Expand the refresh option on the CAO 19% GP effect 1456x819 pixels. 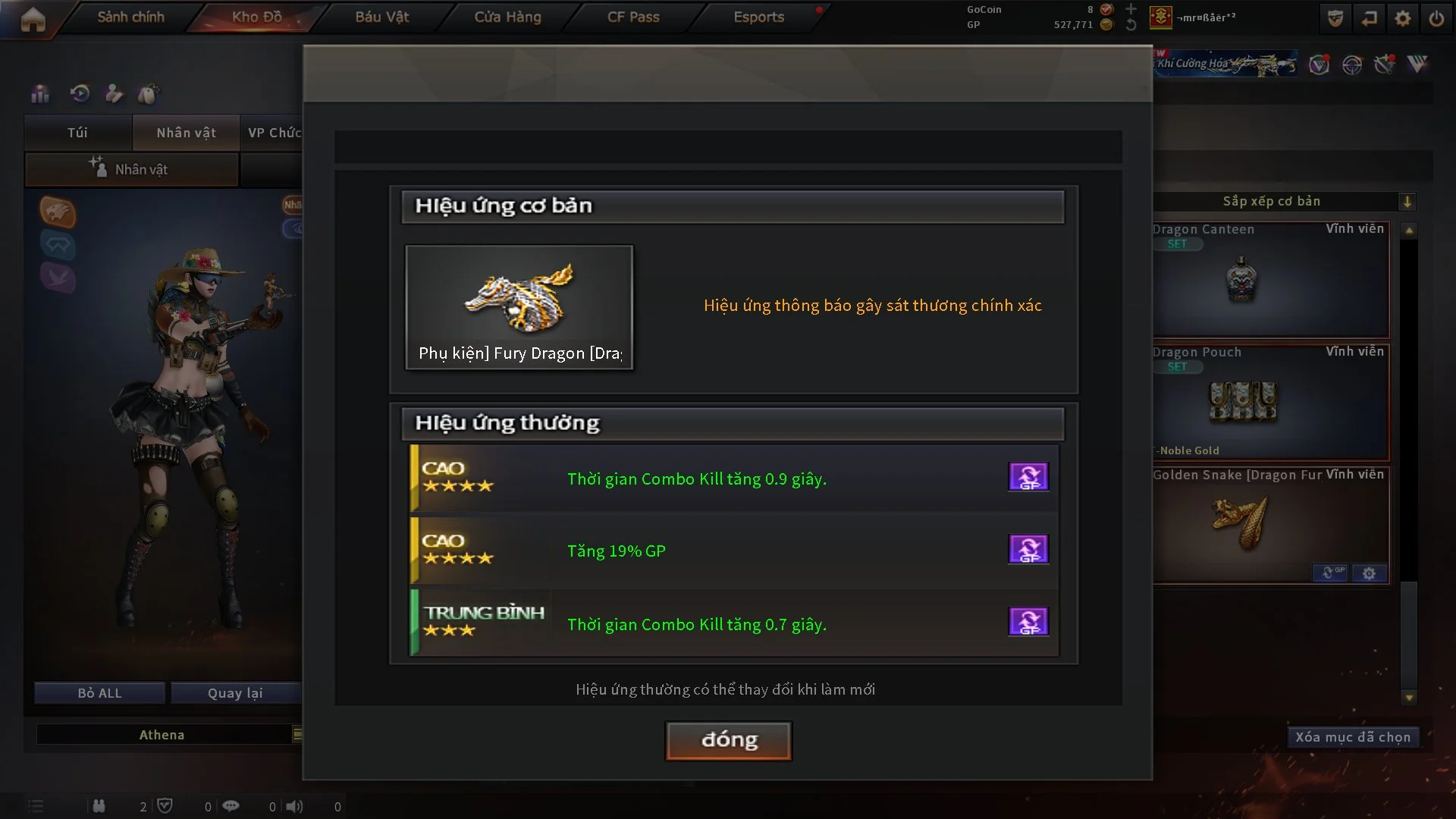(1028, 549)
